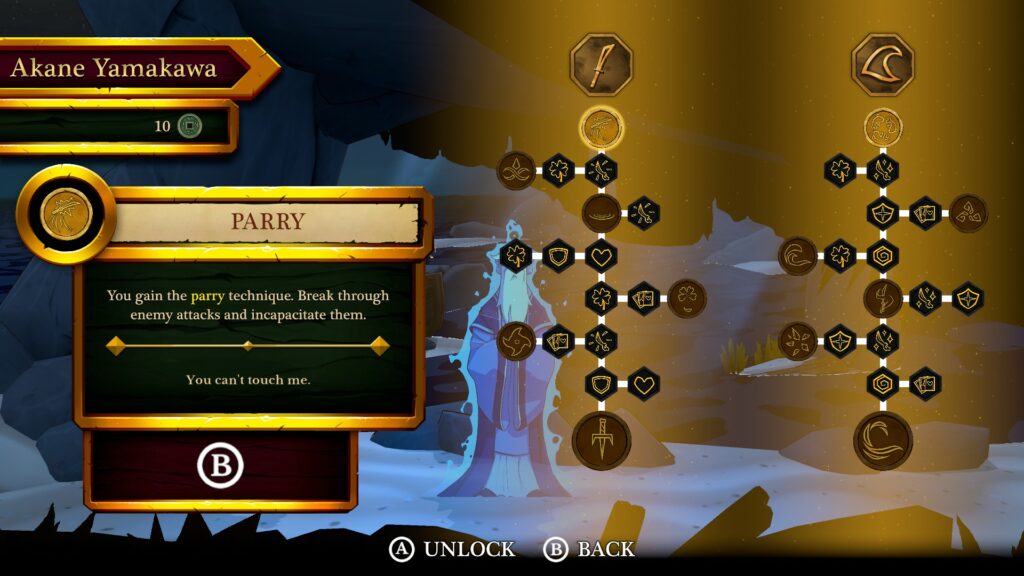Select the shuriken skill node
The height and width of the screenshot is (576, 1024).
[x=516, y=340]
